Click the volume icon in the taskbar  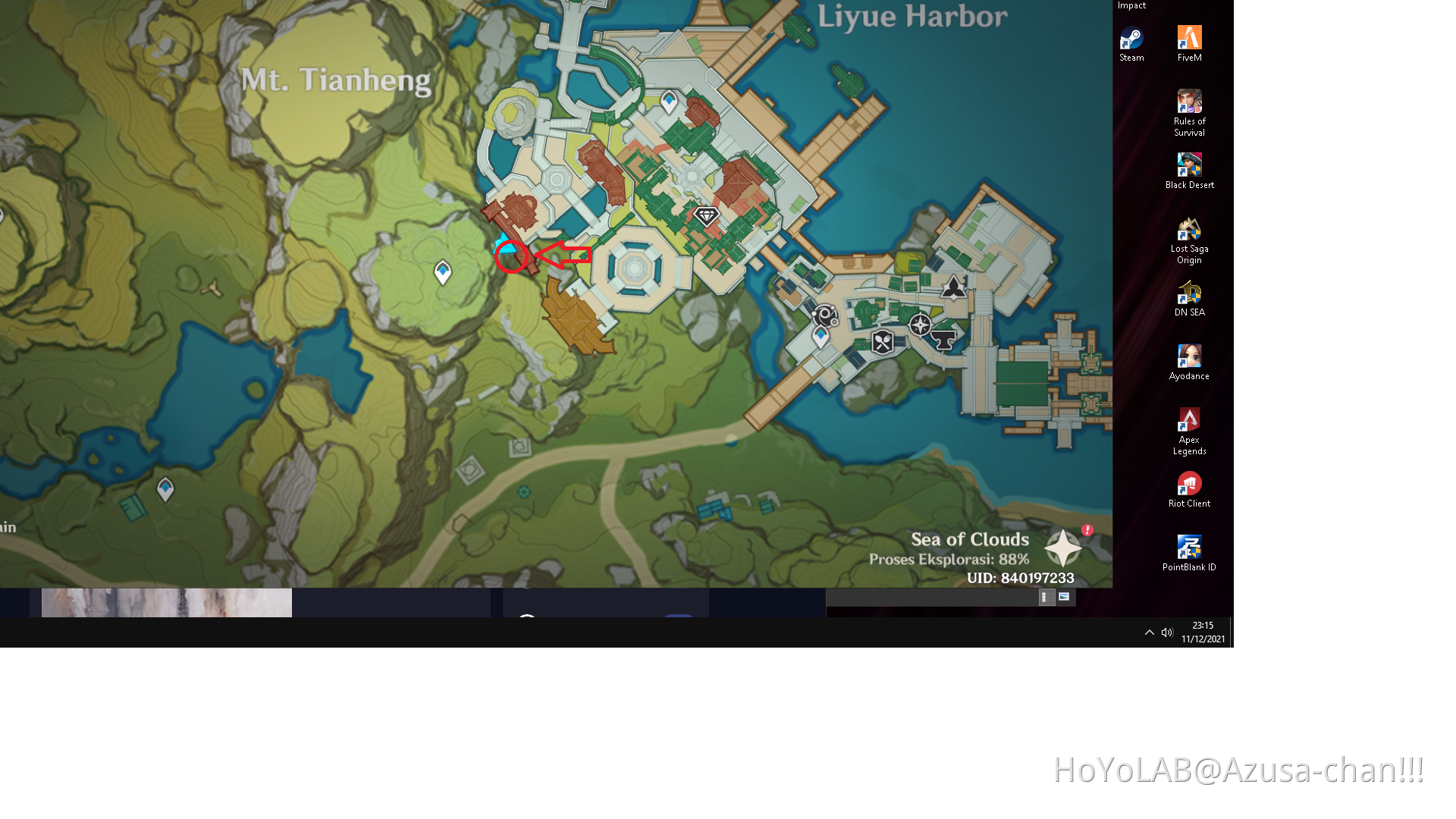1167,632
